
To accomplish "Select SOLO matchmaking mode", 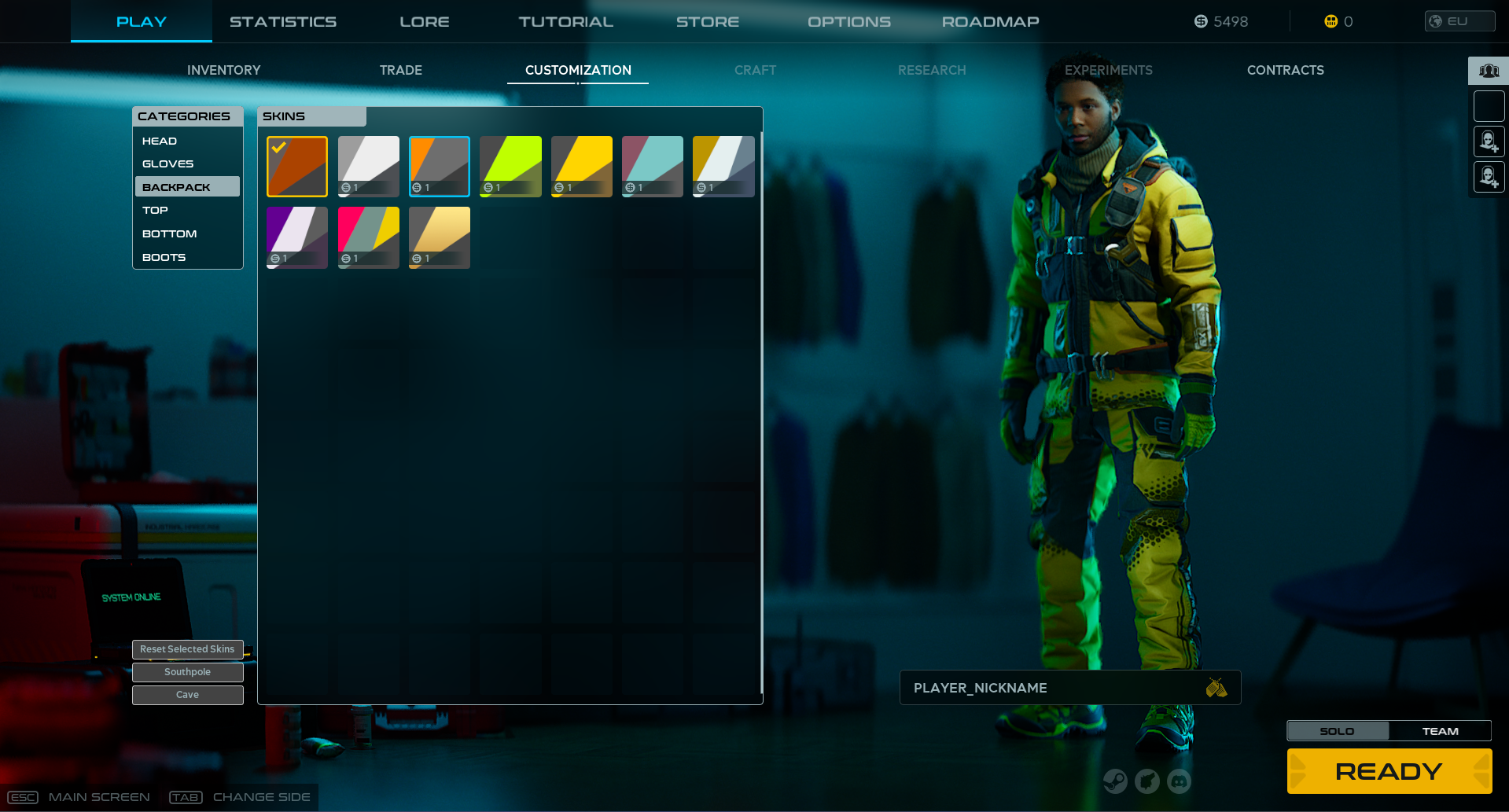I will coord(1337,730).
